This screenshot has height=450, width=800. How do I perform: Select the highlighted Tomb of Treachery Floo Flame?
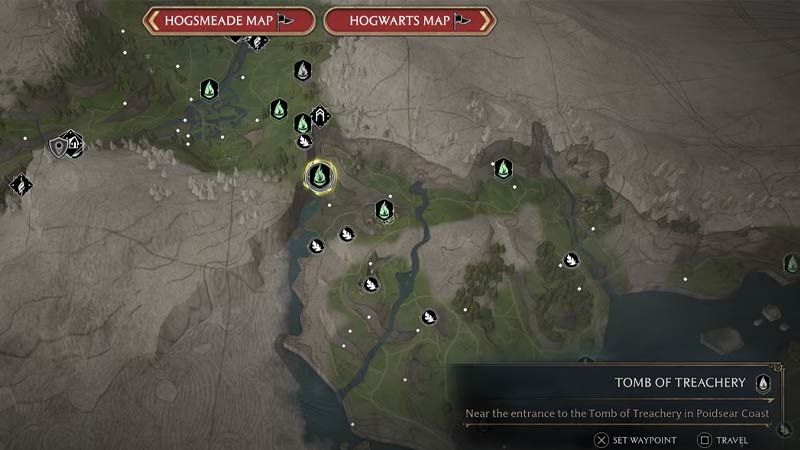[x=320, y=177]
